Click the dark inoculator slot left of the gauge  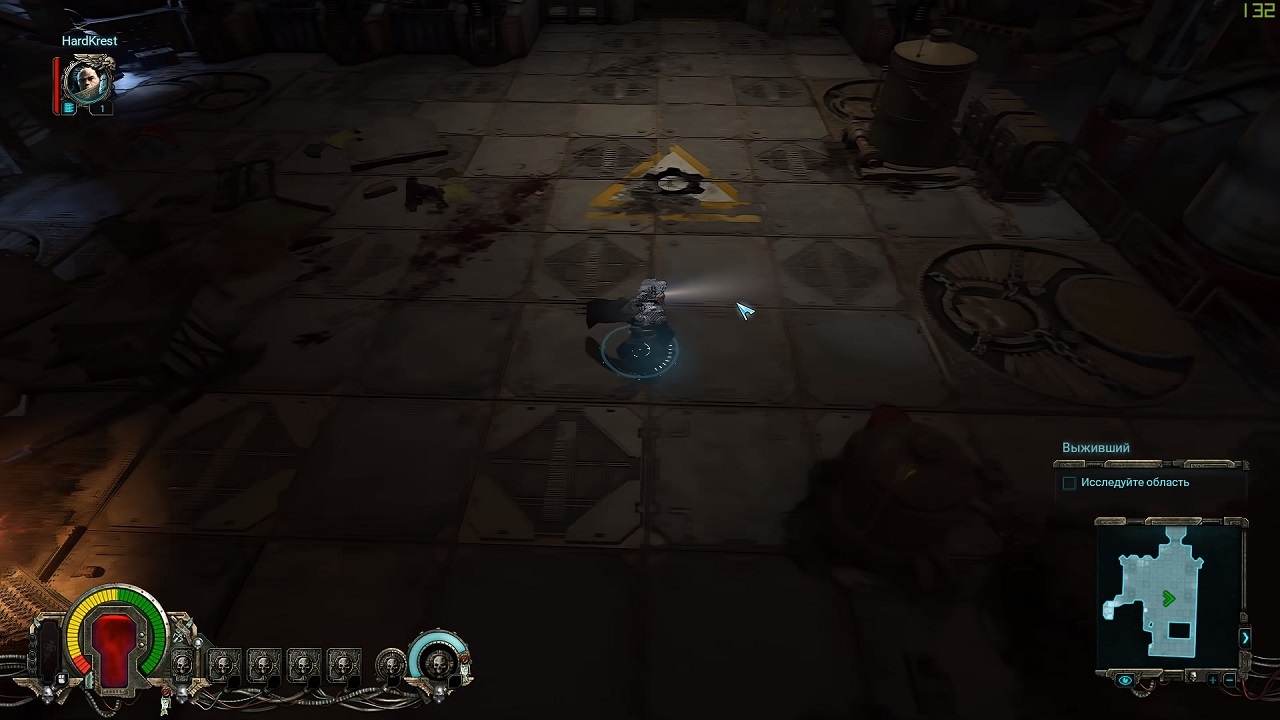point(48,650)
